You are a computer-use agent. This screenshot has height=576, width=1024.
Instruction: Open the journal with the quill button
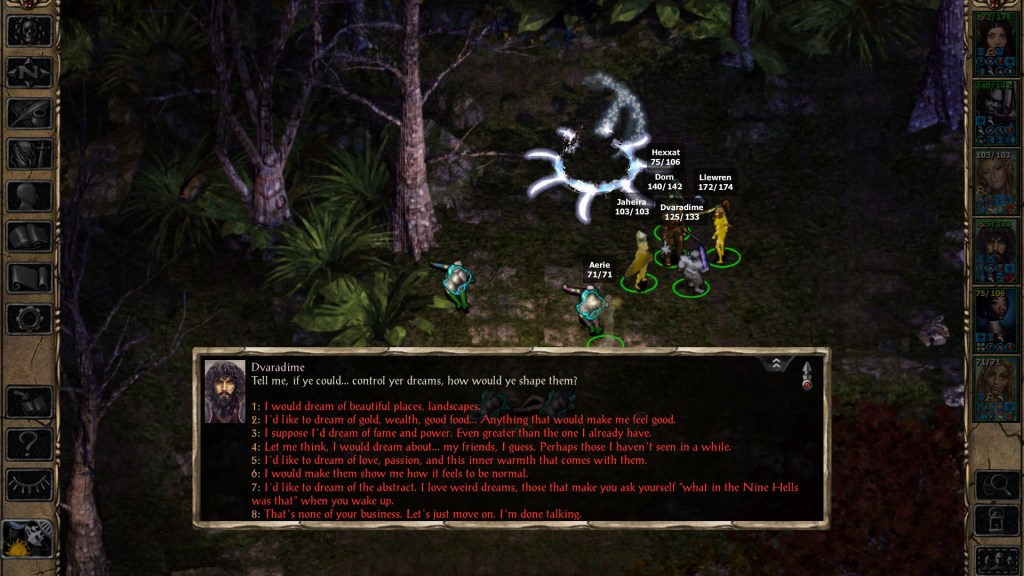[x=29, y=113]
